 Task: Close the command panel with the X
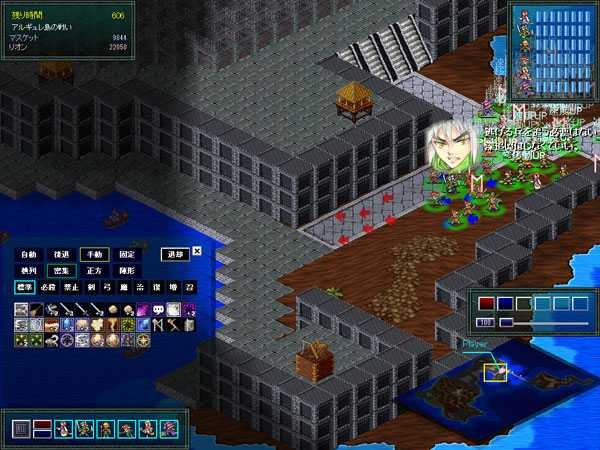[x=197, y=252]
